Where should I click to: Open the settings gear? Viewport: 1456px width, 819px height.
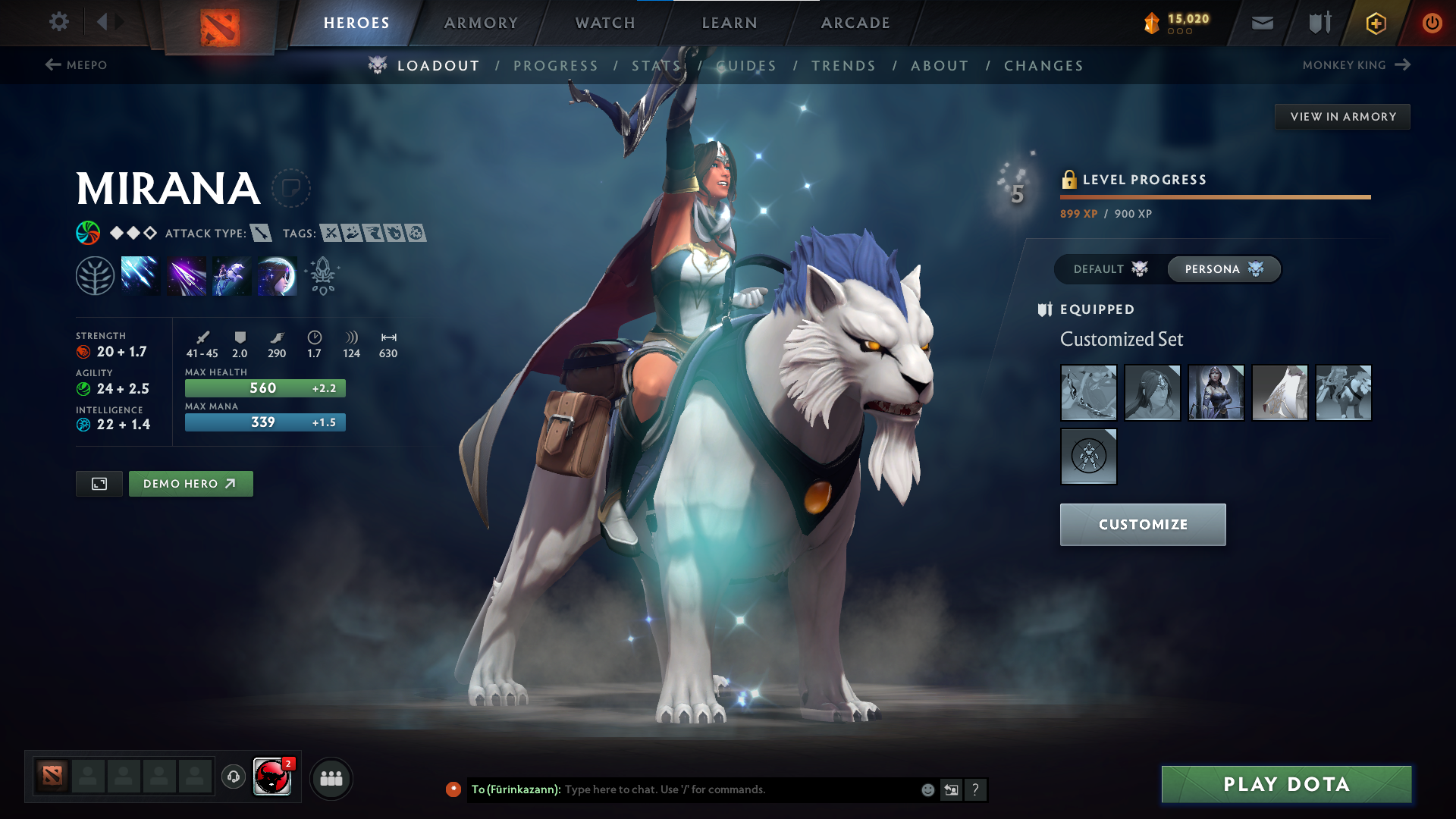[x=58, y=22]
